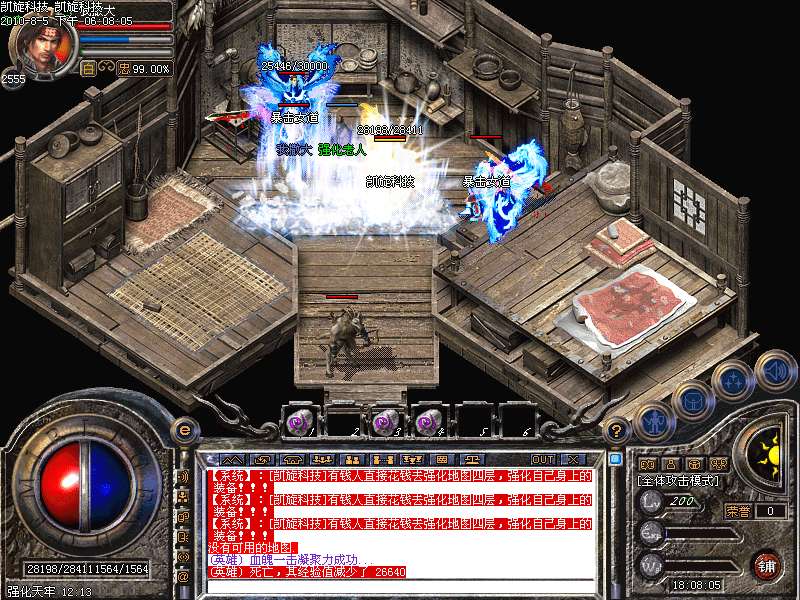Click the round 'e' button above chat
Screen dimensions: 800x600
coord(185,431)
